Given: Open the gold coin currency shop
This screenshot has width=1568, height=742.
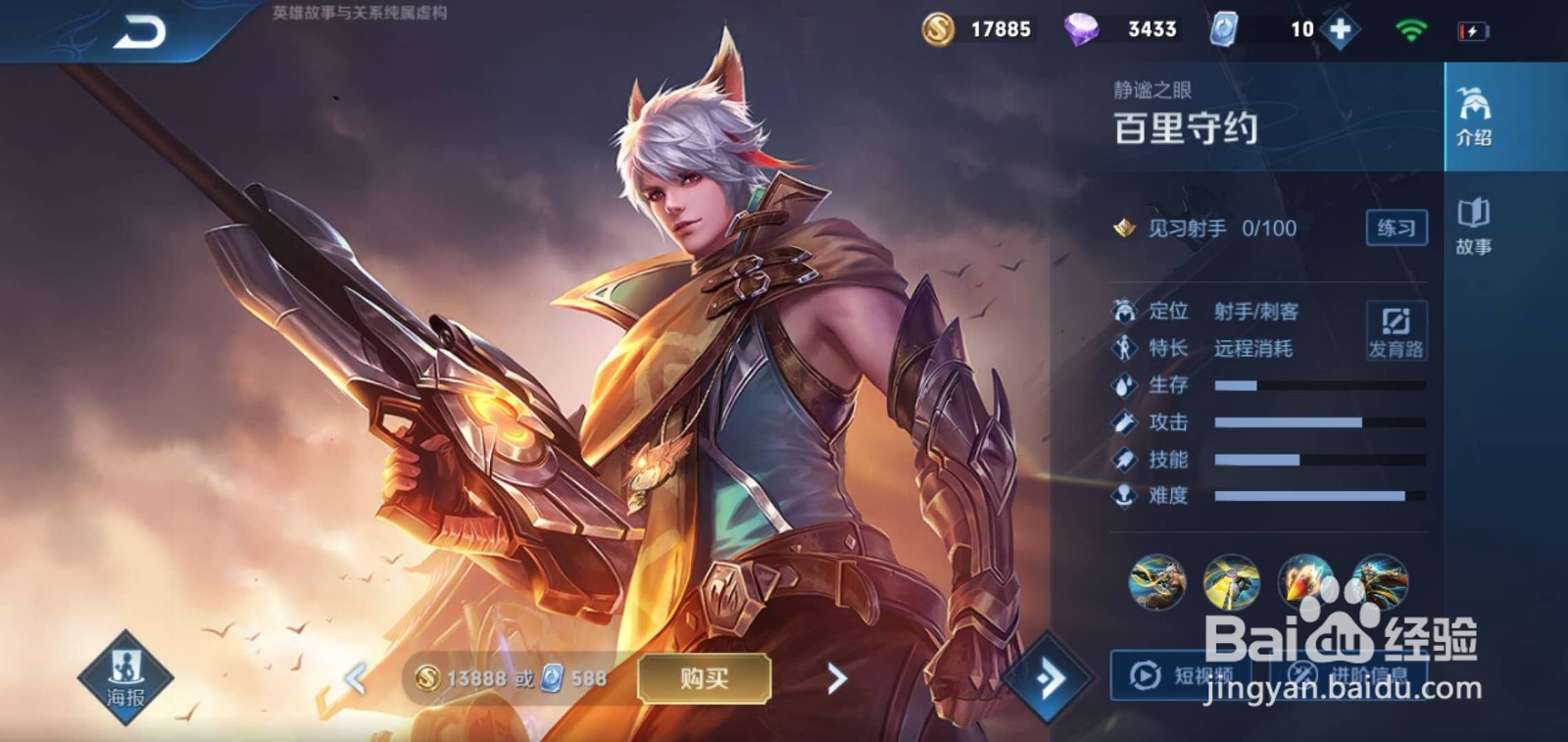Looking at the screenshot, I should pos(939,28).
